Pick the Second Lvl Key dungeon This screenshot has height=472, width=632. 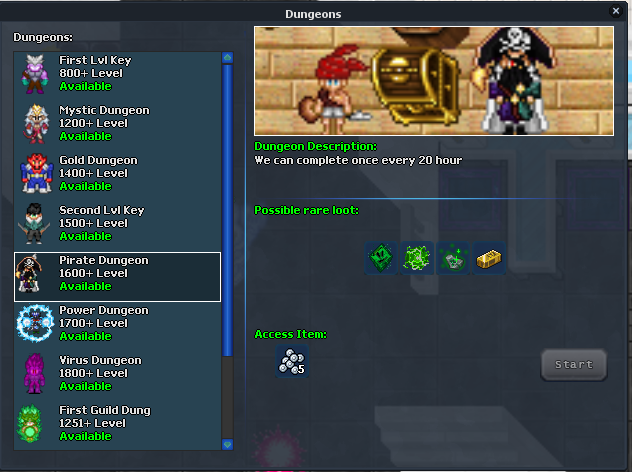coord(117,224)
